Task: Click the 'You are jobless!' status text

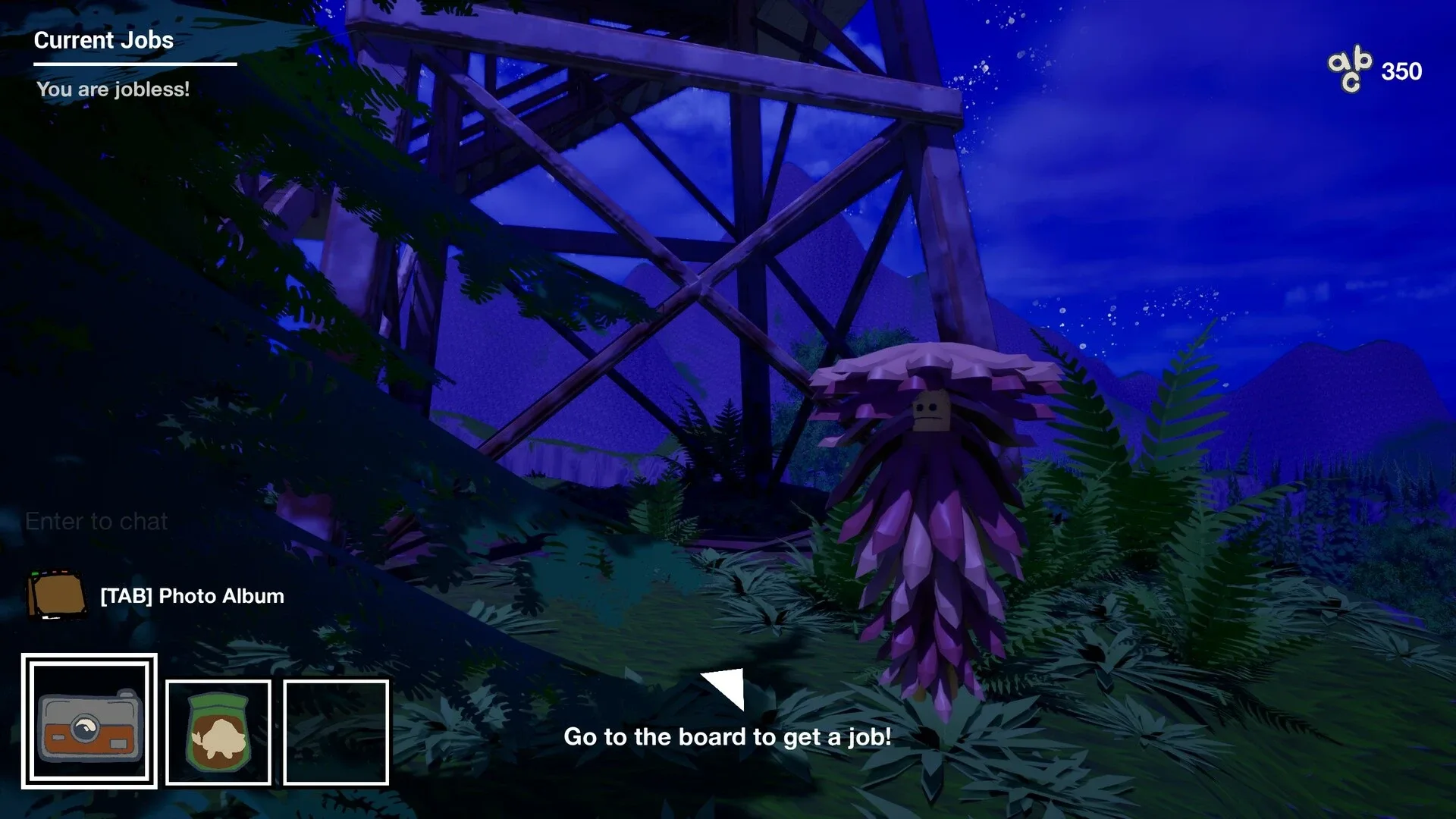Action: pos(114,89)
